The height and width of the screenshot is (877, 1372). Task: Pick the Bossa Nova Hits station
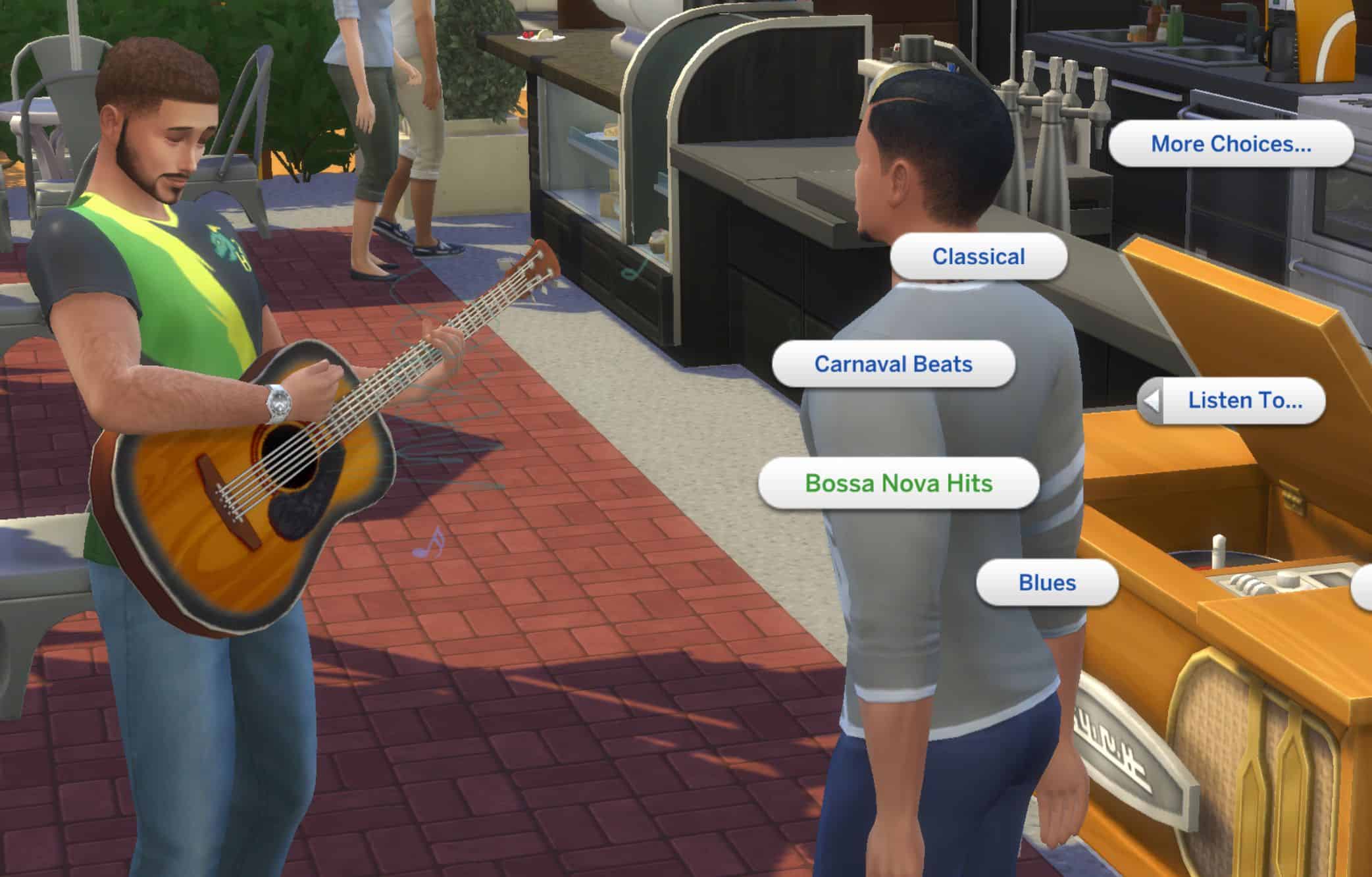click(898, 483)
